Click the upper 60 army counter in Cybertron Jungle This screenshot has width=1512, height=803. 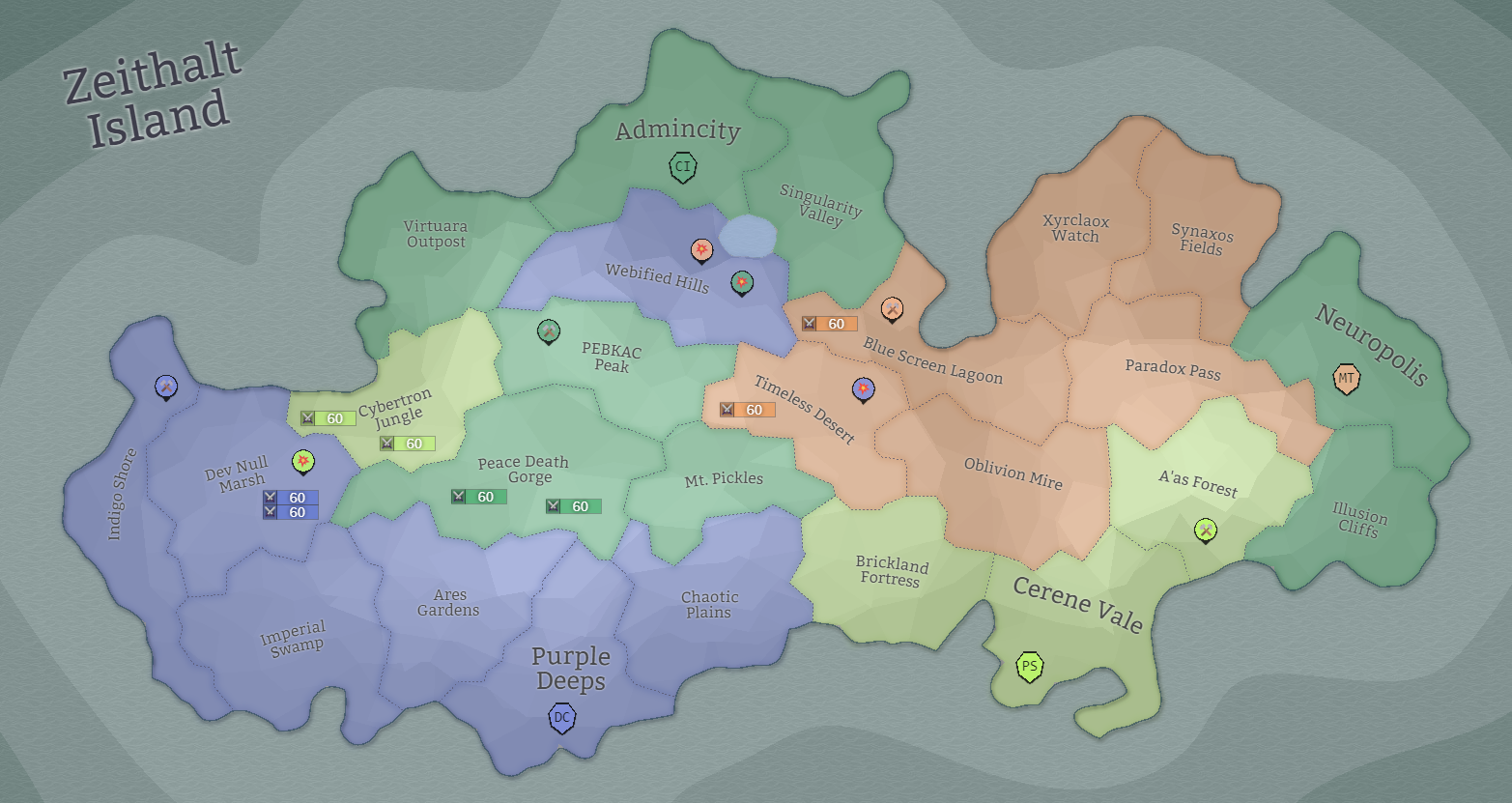click(329, 417)
